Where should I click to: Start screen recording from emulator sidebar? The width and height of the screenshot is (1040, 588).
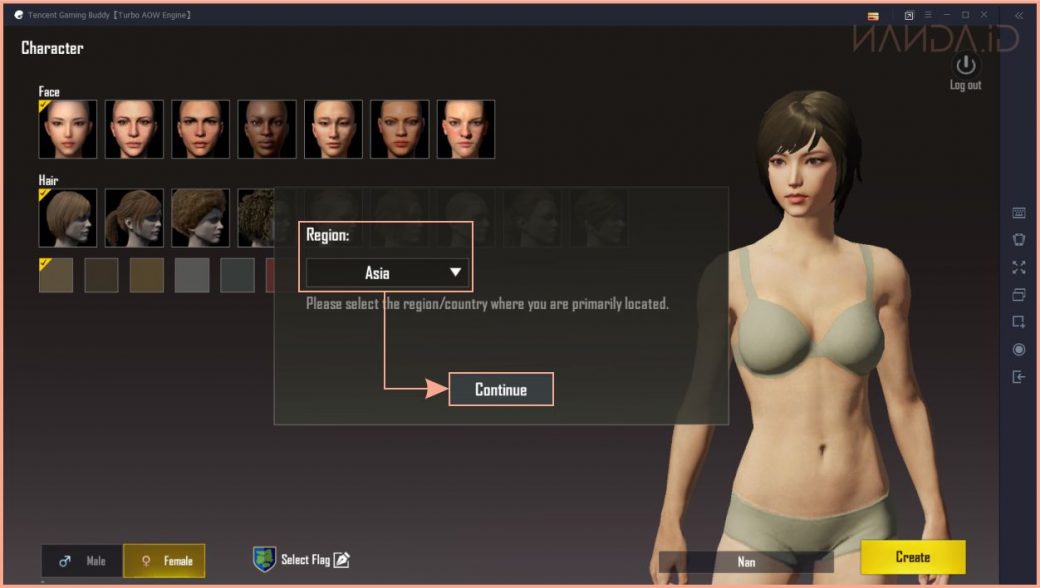tap(1019, 349)
